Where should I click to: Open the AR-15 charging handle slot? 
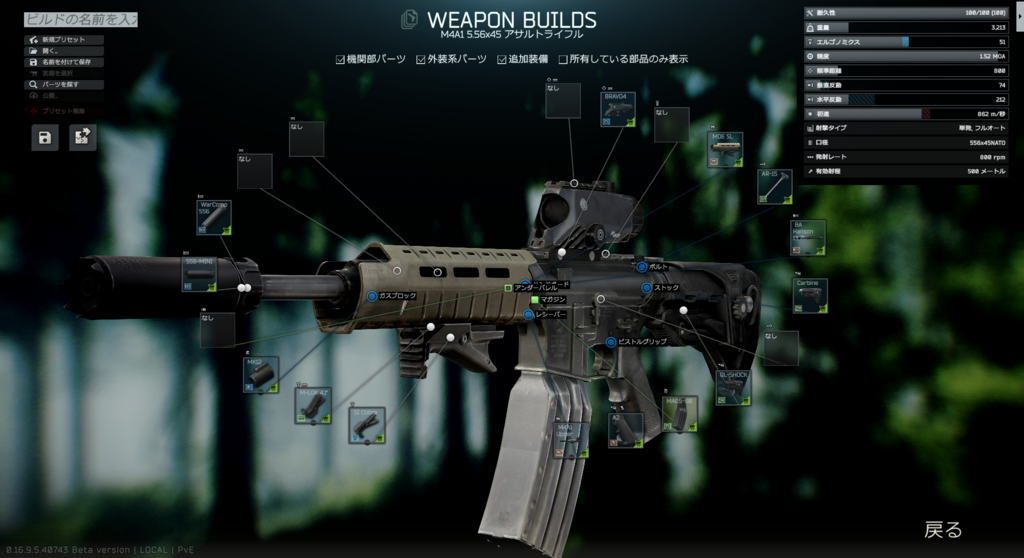click(775, 186)
